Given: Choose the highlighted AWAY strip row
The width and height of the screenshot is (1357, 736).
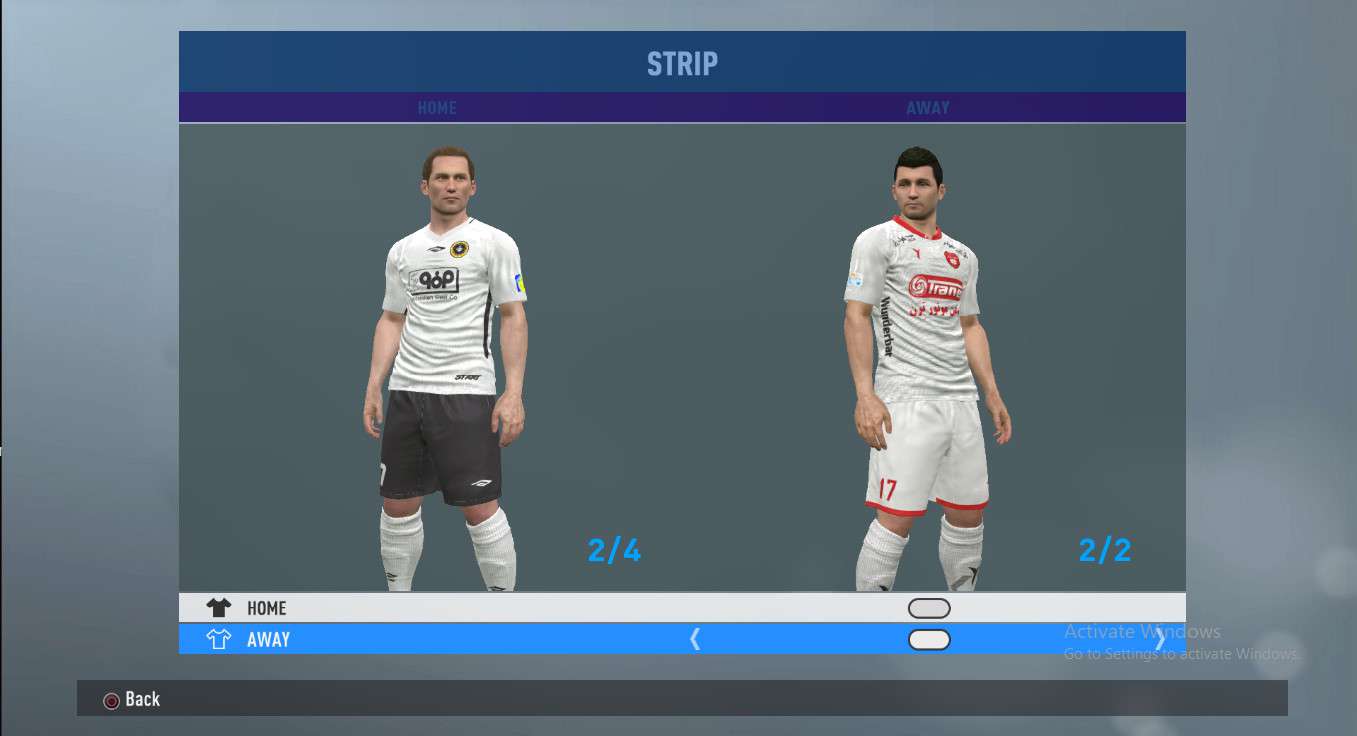Looking at the screenshot, I should coord(268,640).
